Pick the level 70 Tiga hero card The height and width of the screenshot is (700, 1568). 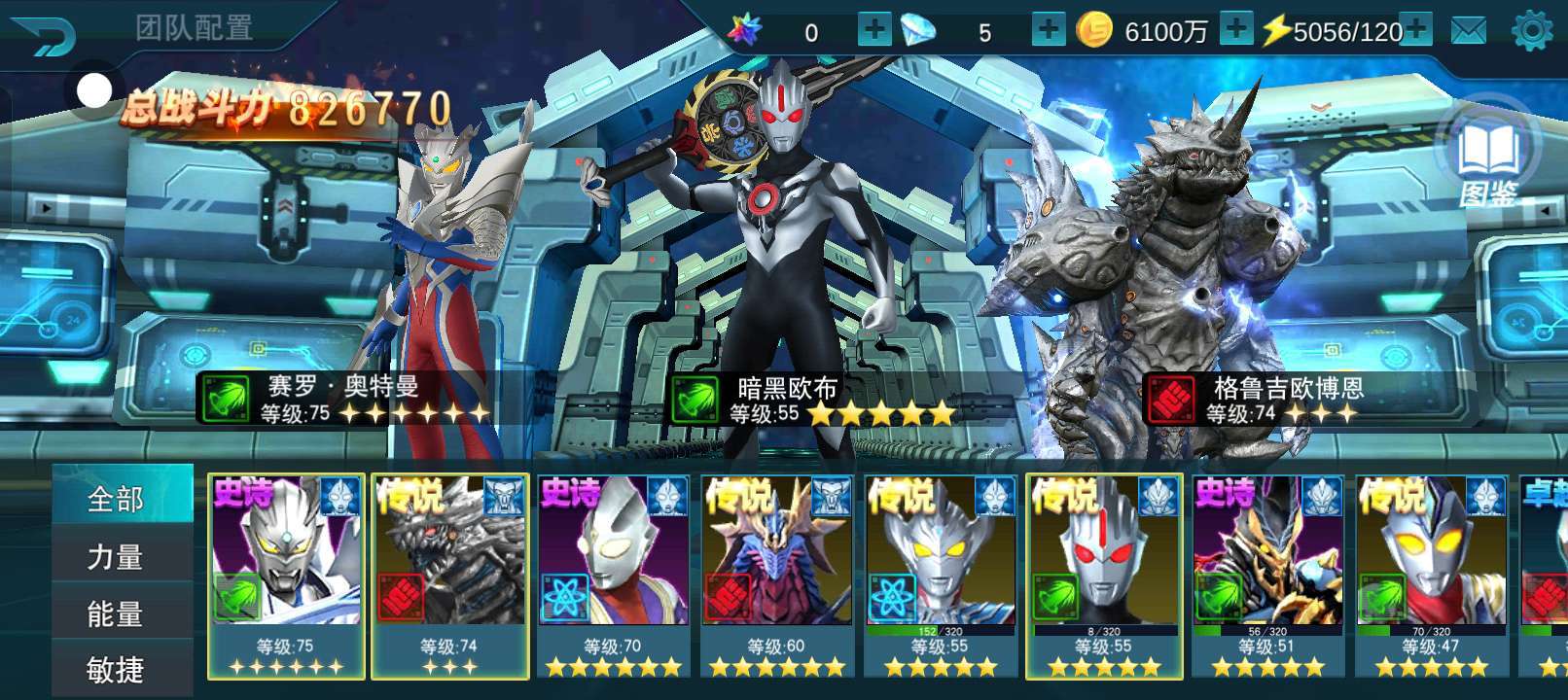click(613, 574)
